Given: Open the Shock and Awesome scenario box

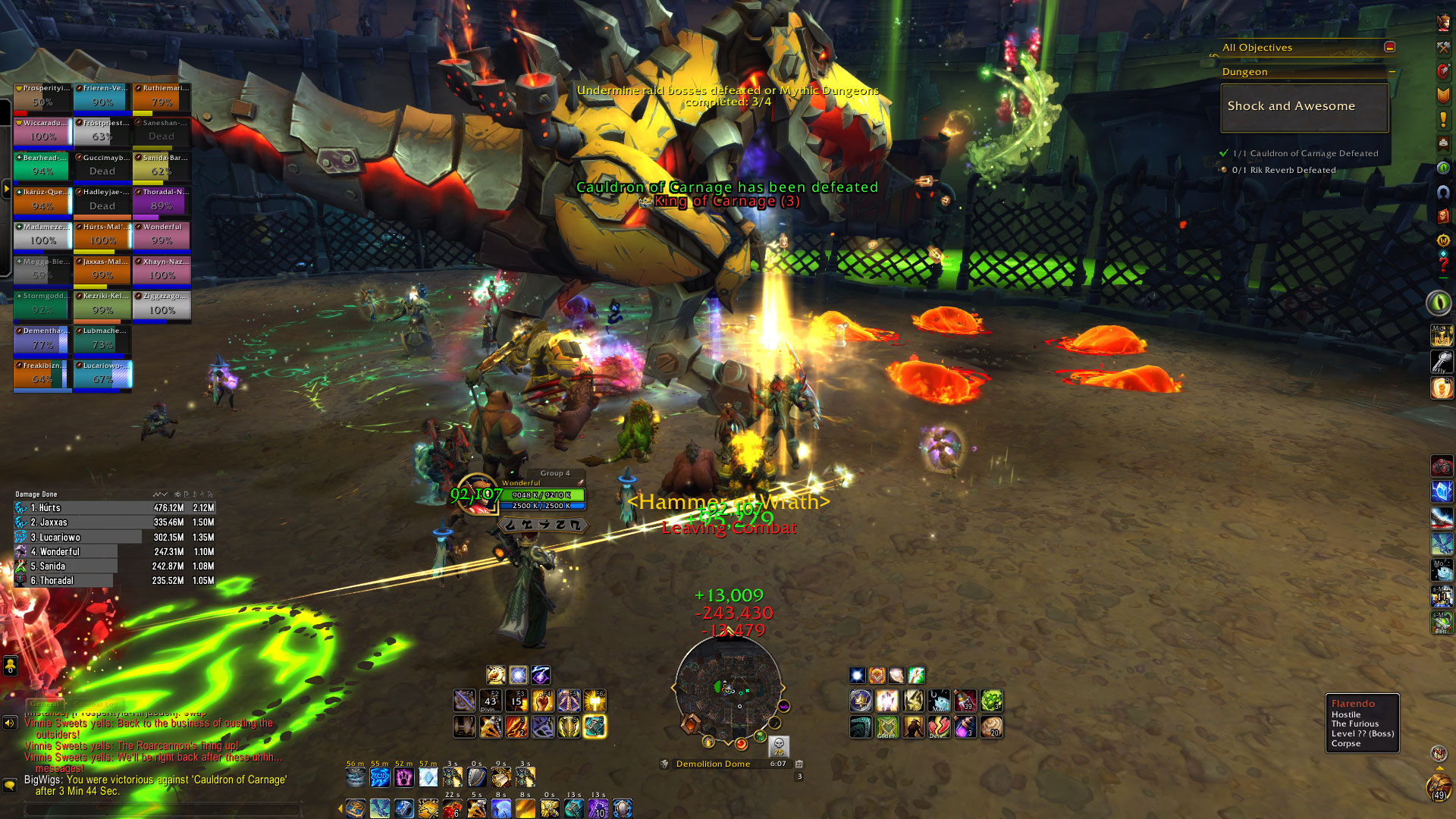Looking at the screenshot, I should [x=1304, y=107].
